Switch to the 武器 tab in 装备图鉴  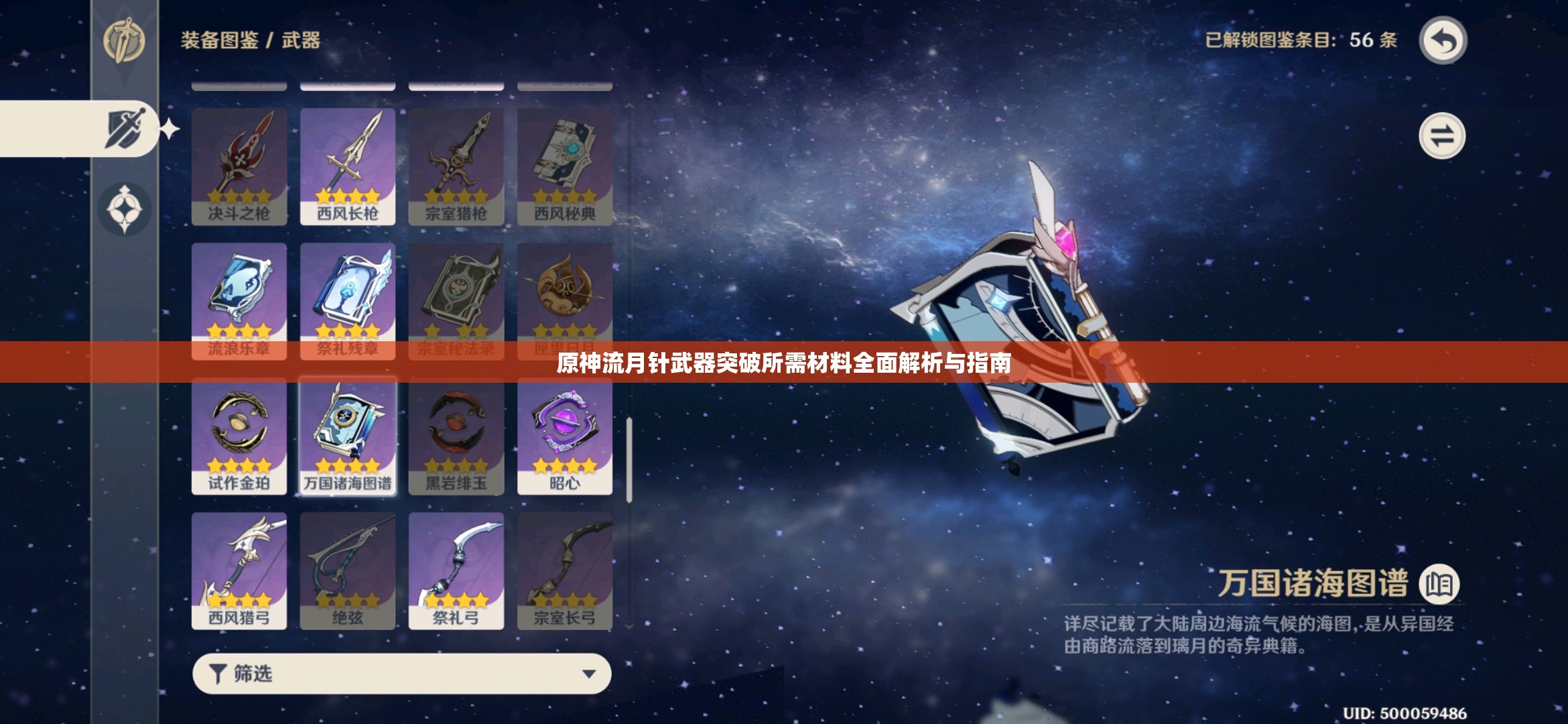[301, 40]
